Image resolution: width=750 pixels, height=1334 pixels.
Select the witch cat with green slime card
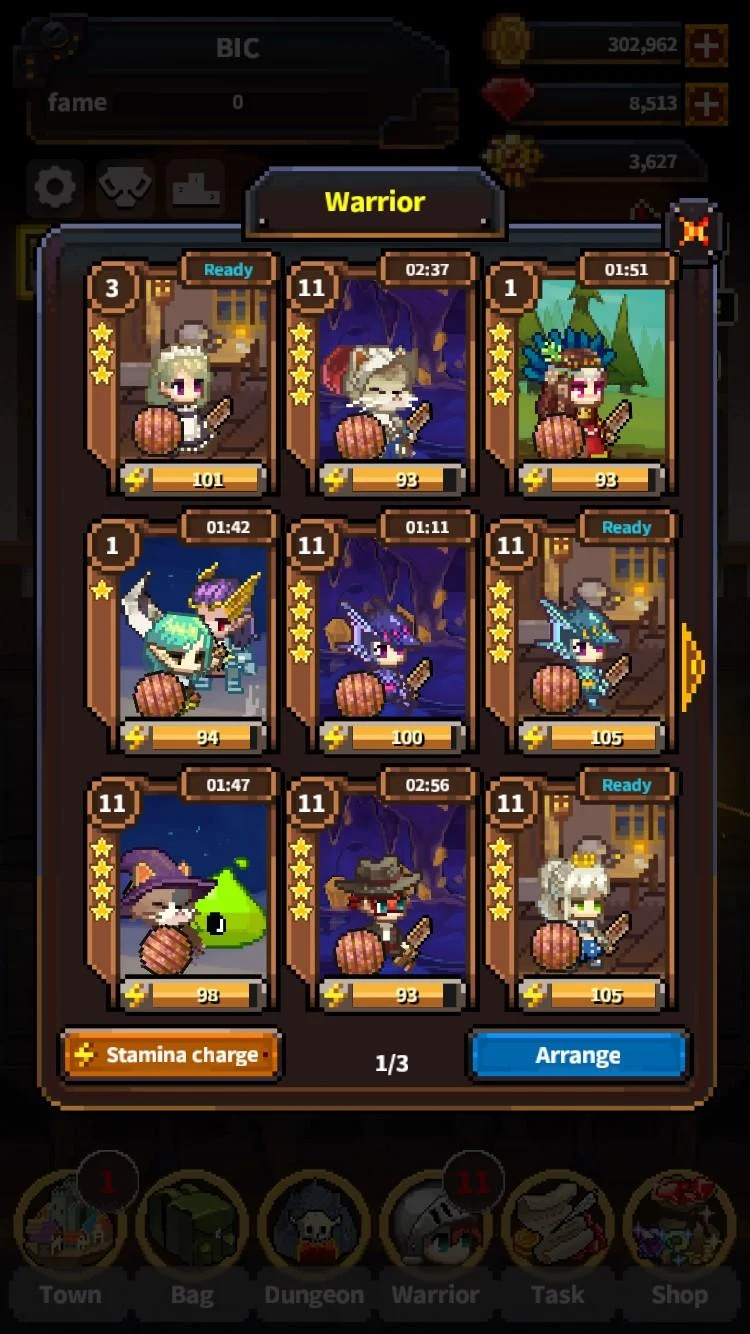(x=181, y=892)
